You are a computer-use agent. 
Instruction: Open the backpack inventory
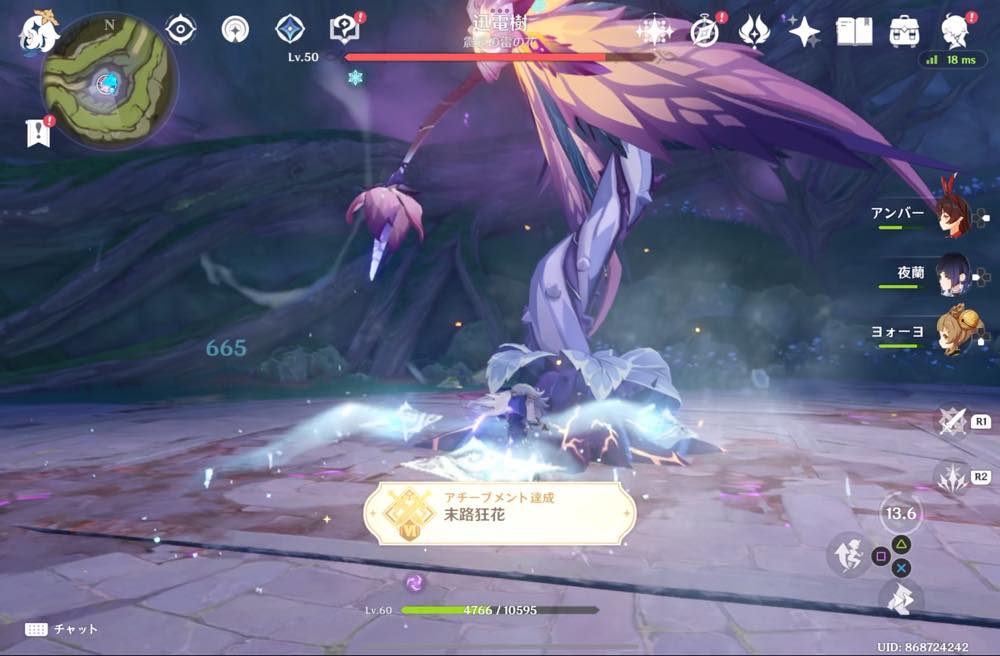coord(905,31)
